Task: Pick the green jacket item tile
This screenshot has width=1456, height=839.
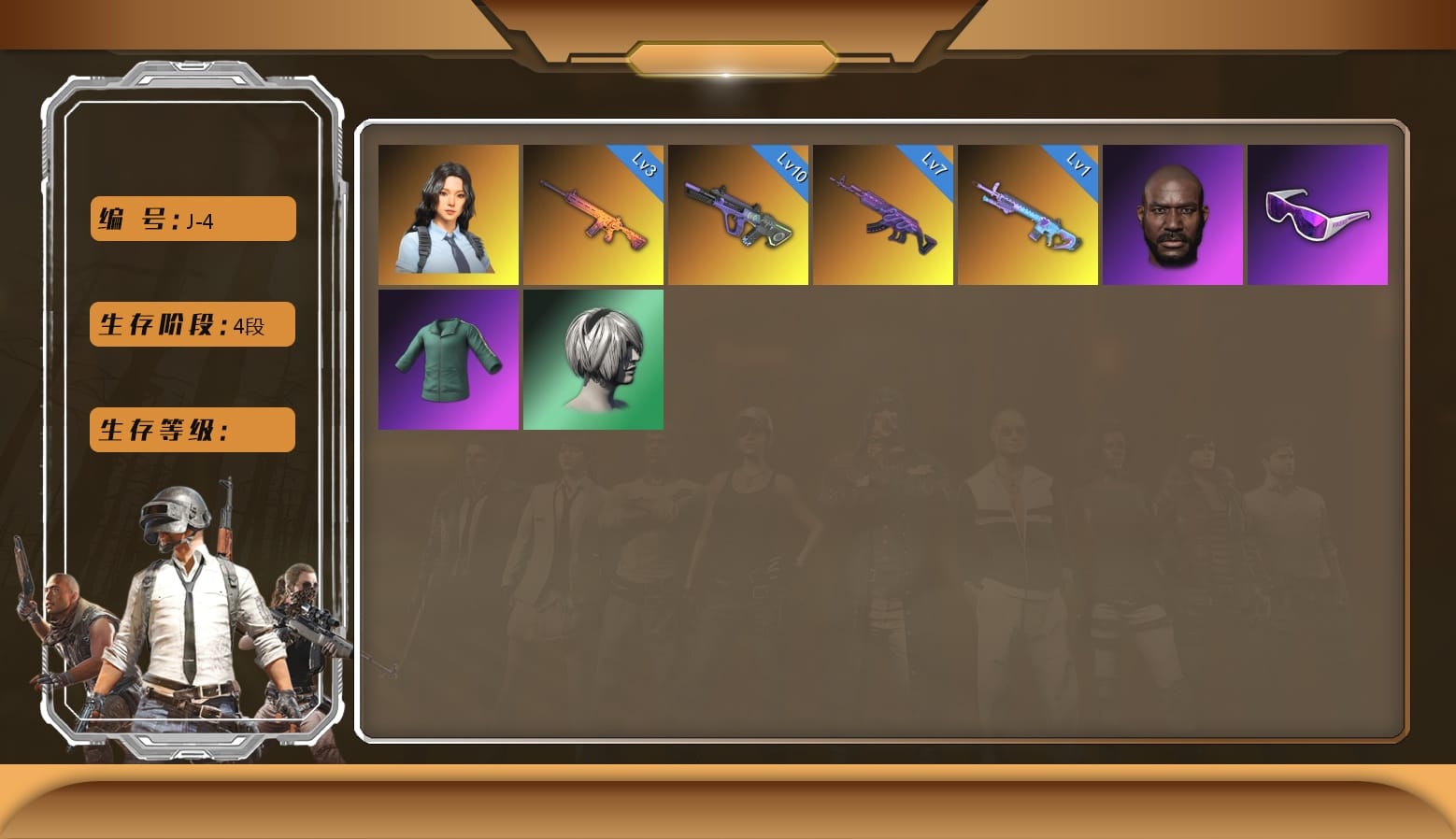Action: pyautogui.click(x=449, y=360)
